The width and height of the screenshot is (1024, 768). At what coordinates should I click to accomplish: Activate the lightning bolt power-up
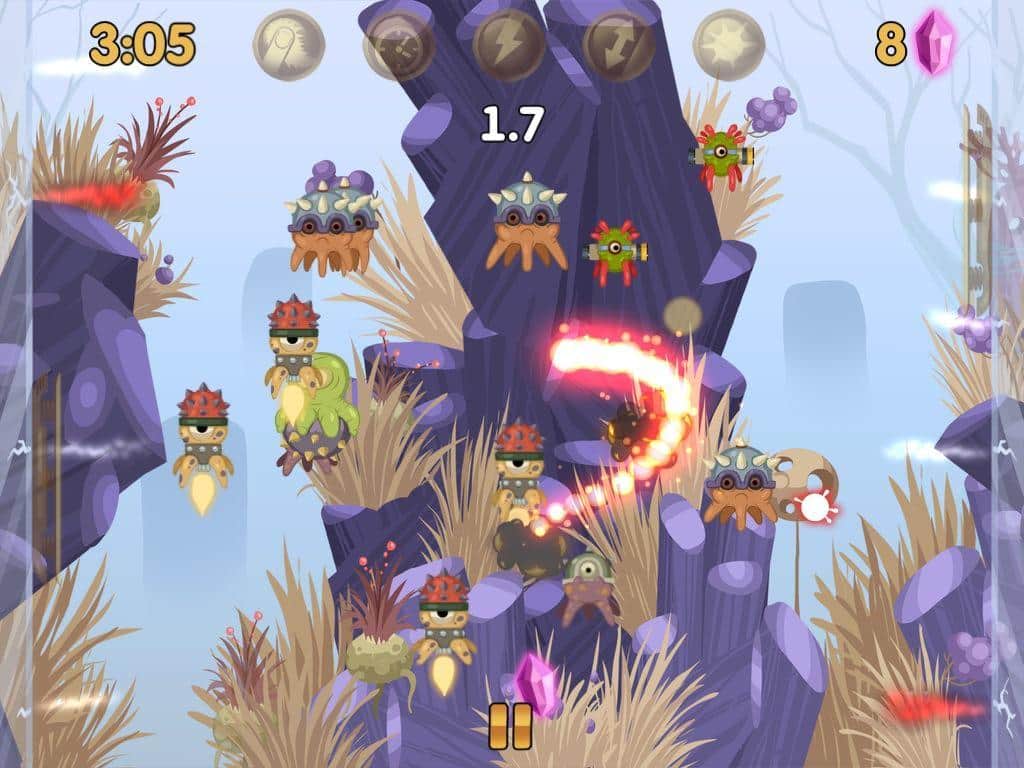509,45
